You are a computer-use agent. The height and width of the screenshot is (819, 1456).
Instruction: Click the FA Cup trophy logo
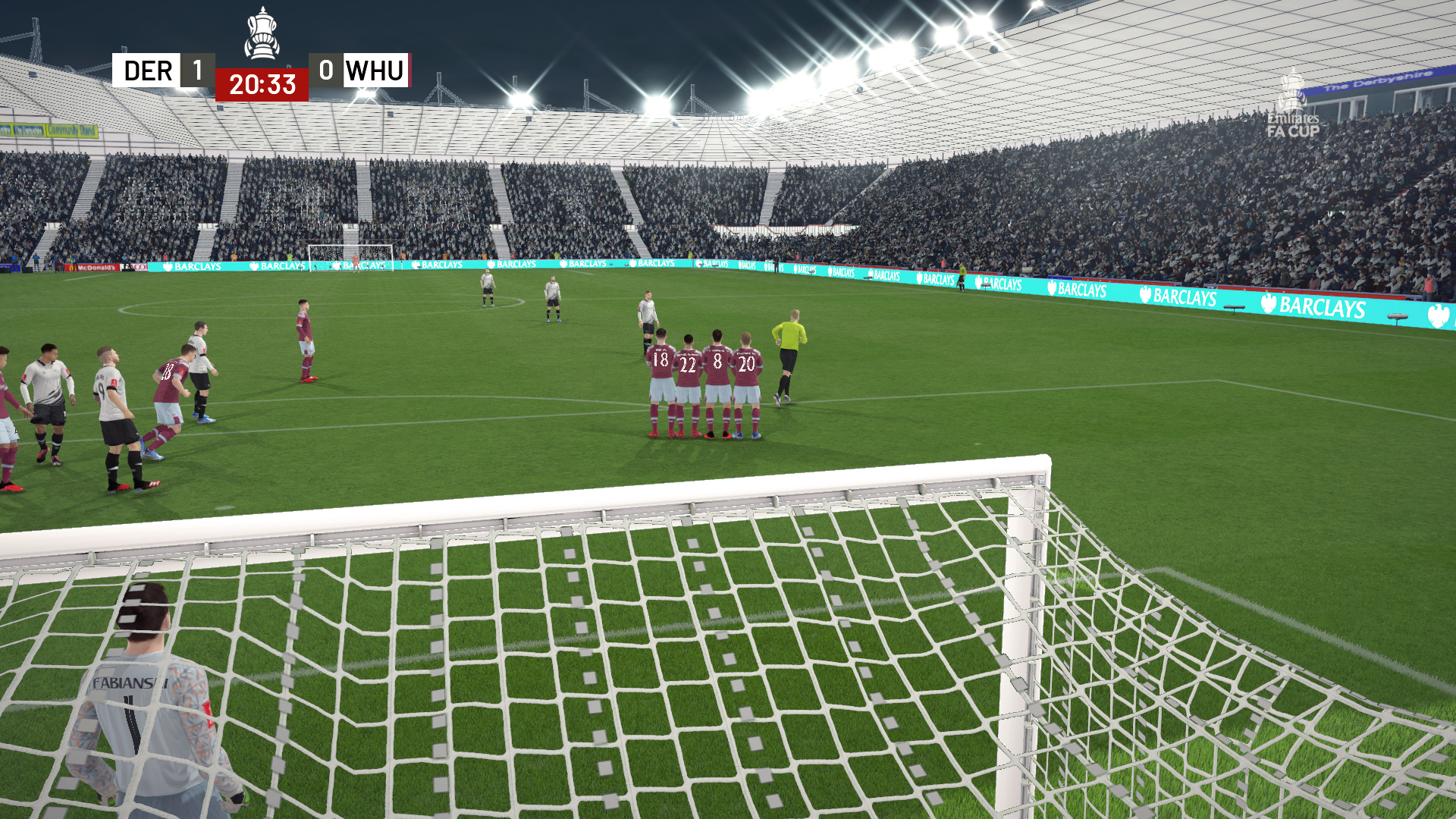(x=263, y=32)
